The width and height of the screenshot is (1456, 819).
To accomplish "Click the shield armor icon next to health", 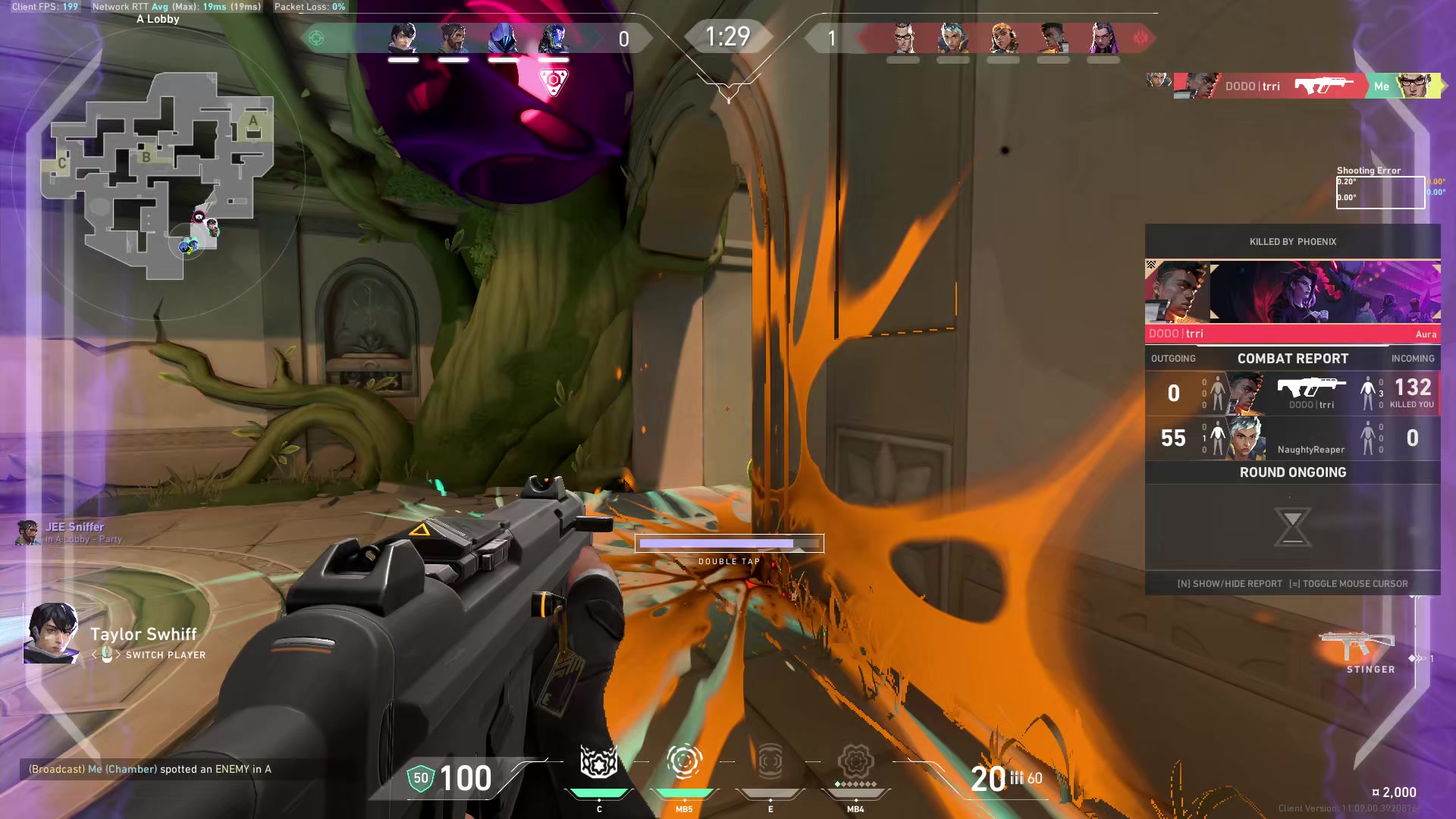I will pyautogui.click(x=420, y=778).
